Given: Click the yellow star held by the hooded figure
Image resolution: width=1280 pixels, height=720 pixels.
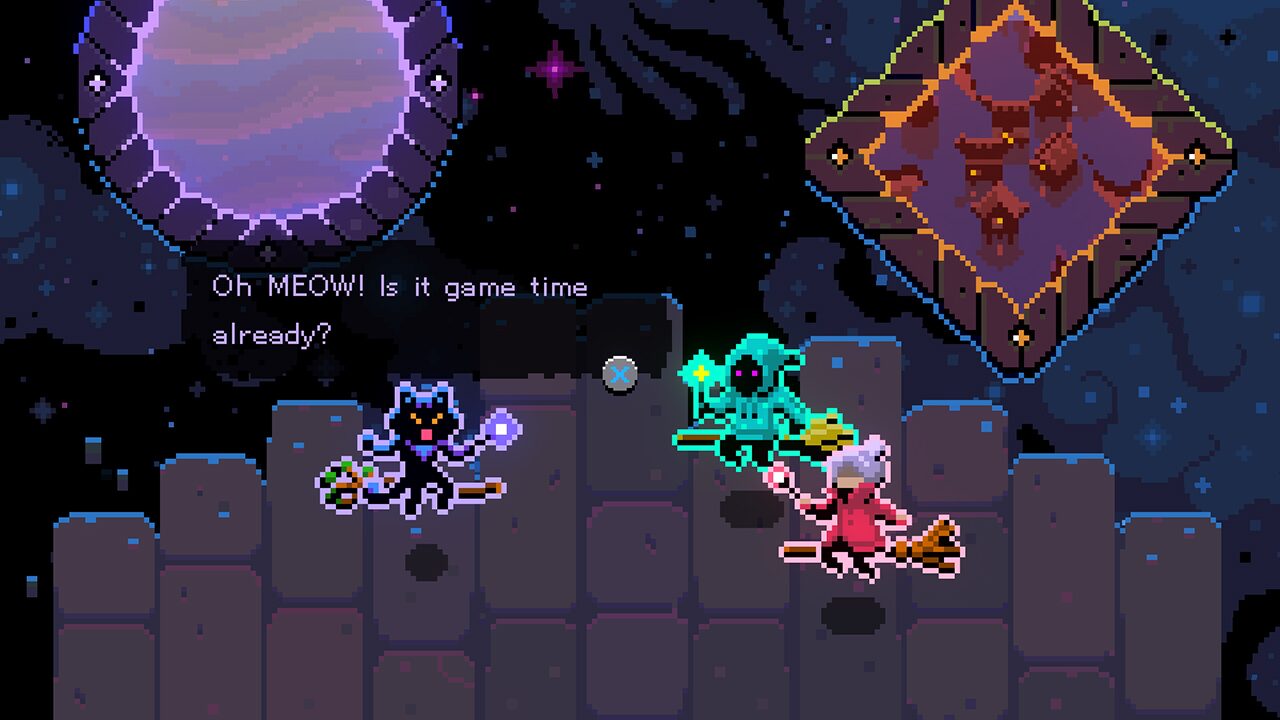Looking at the screenshot, I should [x=703, y=372].
